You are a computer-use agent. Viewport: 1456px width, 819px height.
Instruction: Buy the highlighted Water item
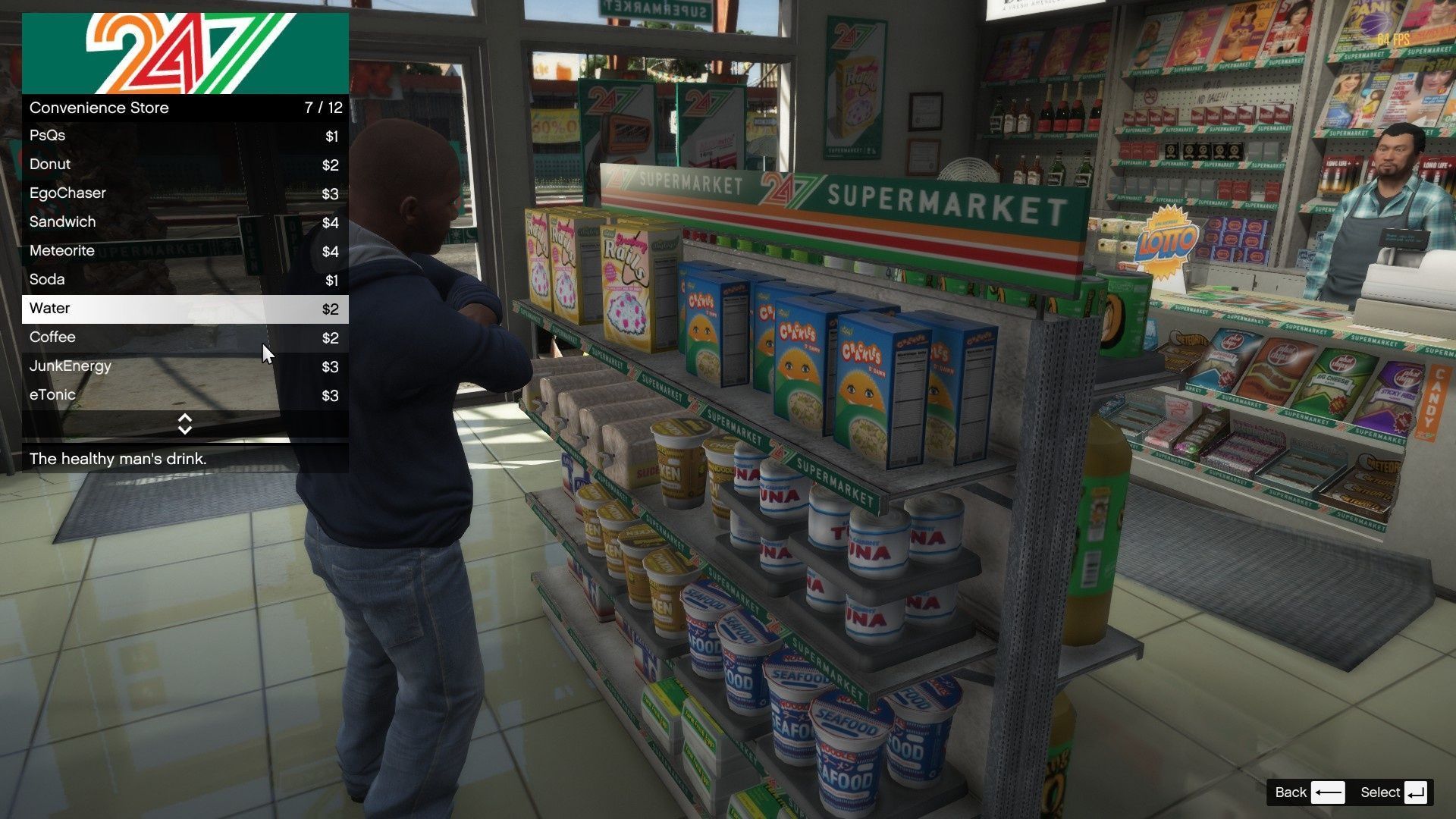pos(184,309)
